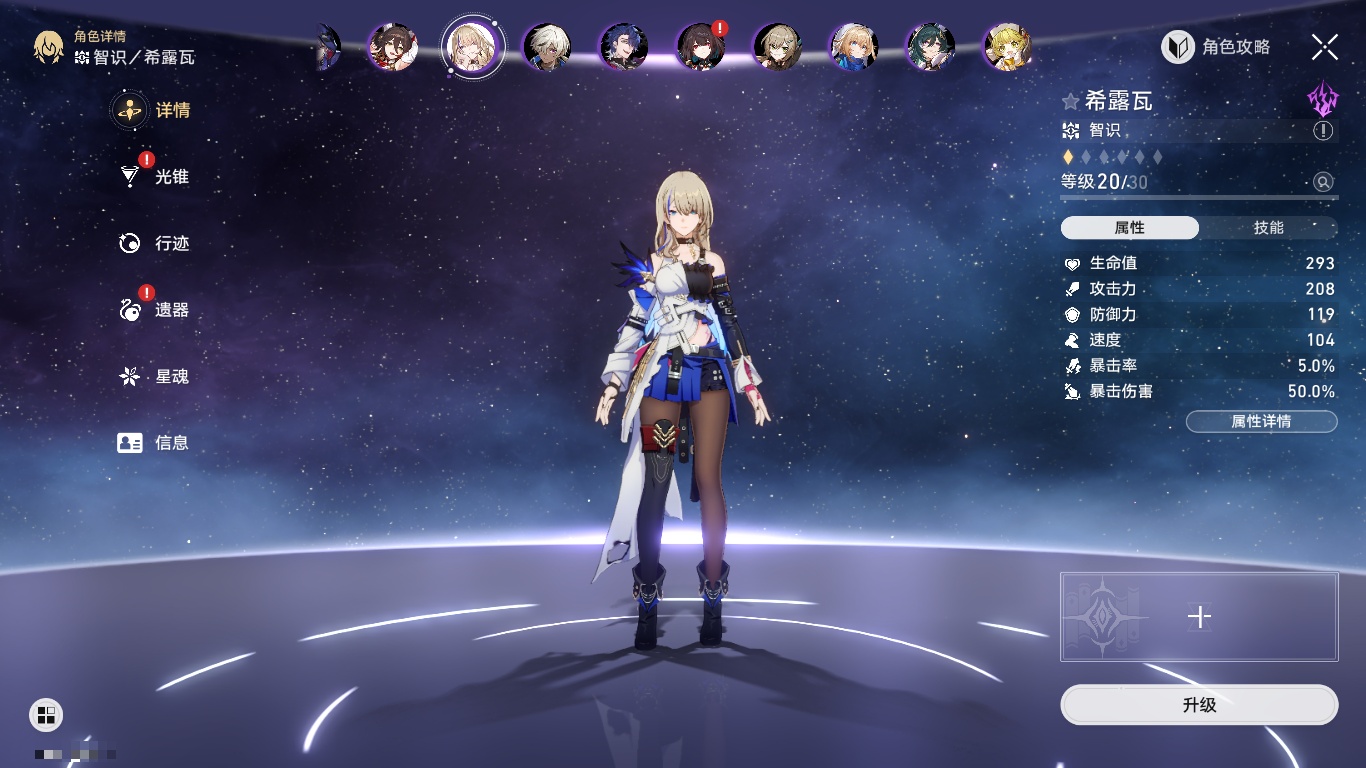1366x768 pixels.
Task: Select the white-haired character portrait
Action: 548,47
